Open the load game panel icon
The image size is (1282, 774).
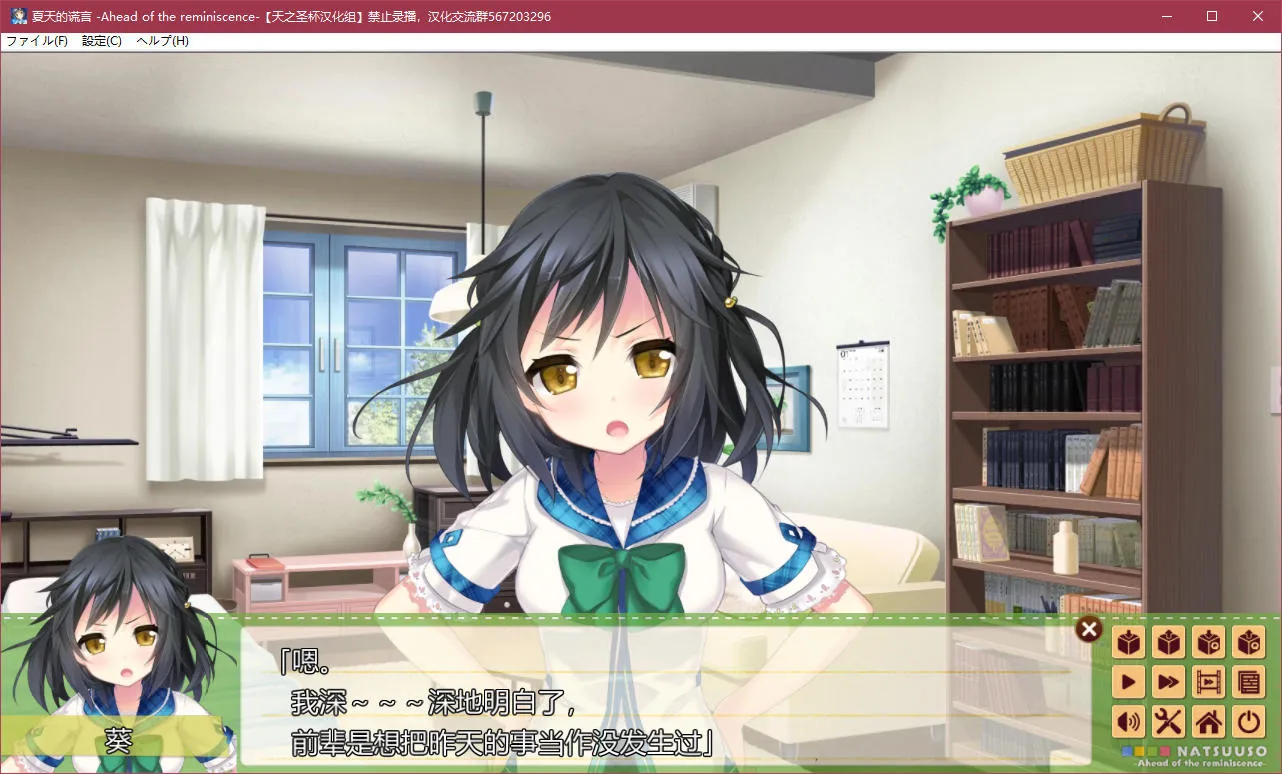pyautogui.click(x=1168, y=642)
